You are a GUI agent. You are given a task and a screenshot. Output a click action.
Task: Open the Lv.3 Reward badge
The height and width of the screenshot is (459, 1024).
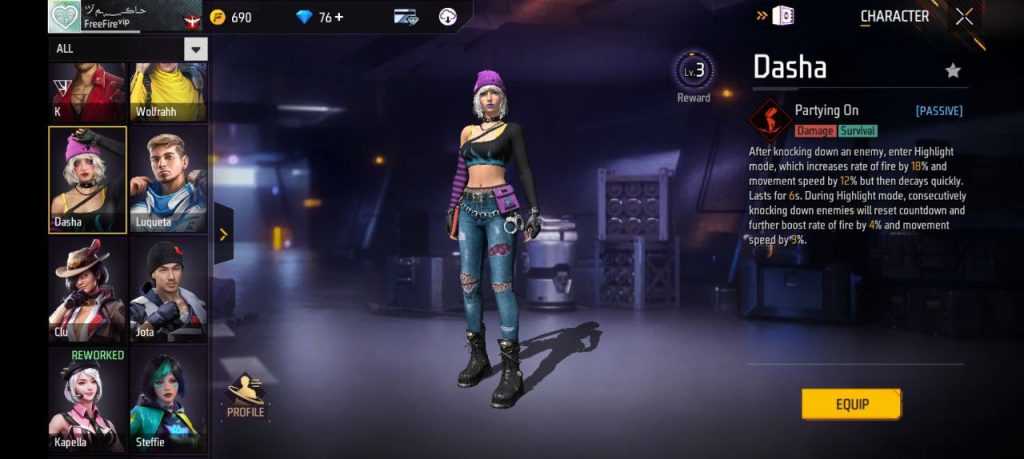pos(694,76)
